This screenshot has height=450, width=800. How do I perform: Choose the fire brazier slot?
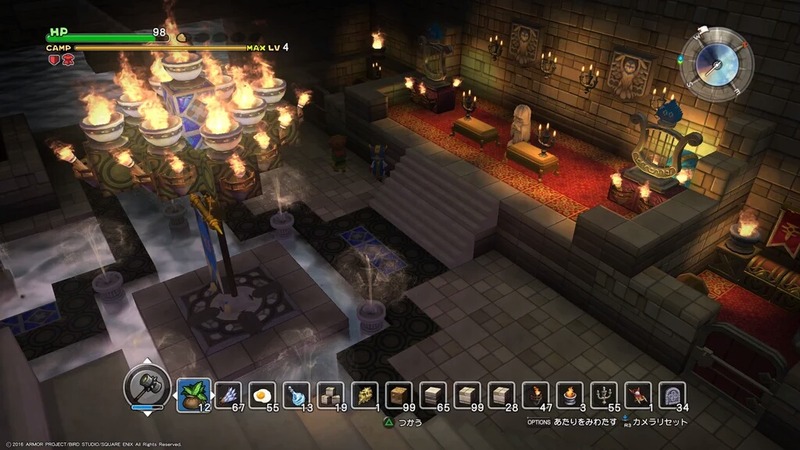571,396
